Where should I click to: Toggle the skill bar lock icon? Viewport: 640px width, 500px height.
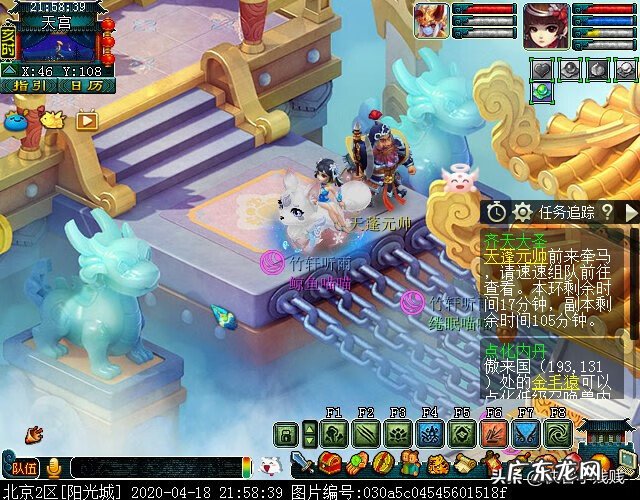point(287,434)
